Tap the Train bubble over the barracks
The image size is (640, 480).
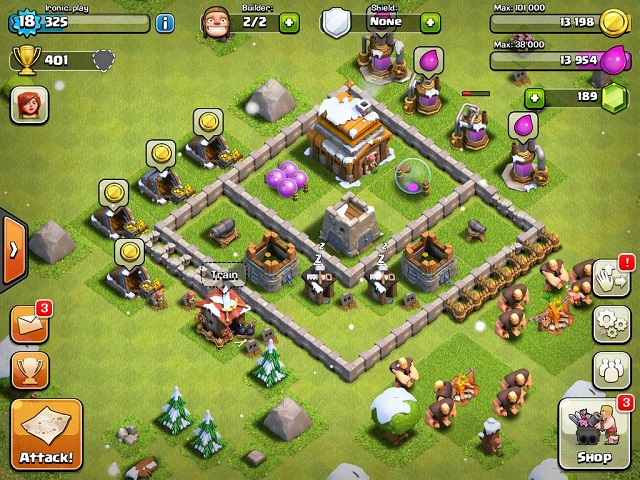[225, 274]
